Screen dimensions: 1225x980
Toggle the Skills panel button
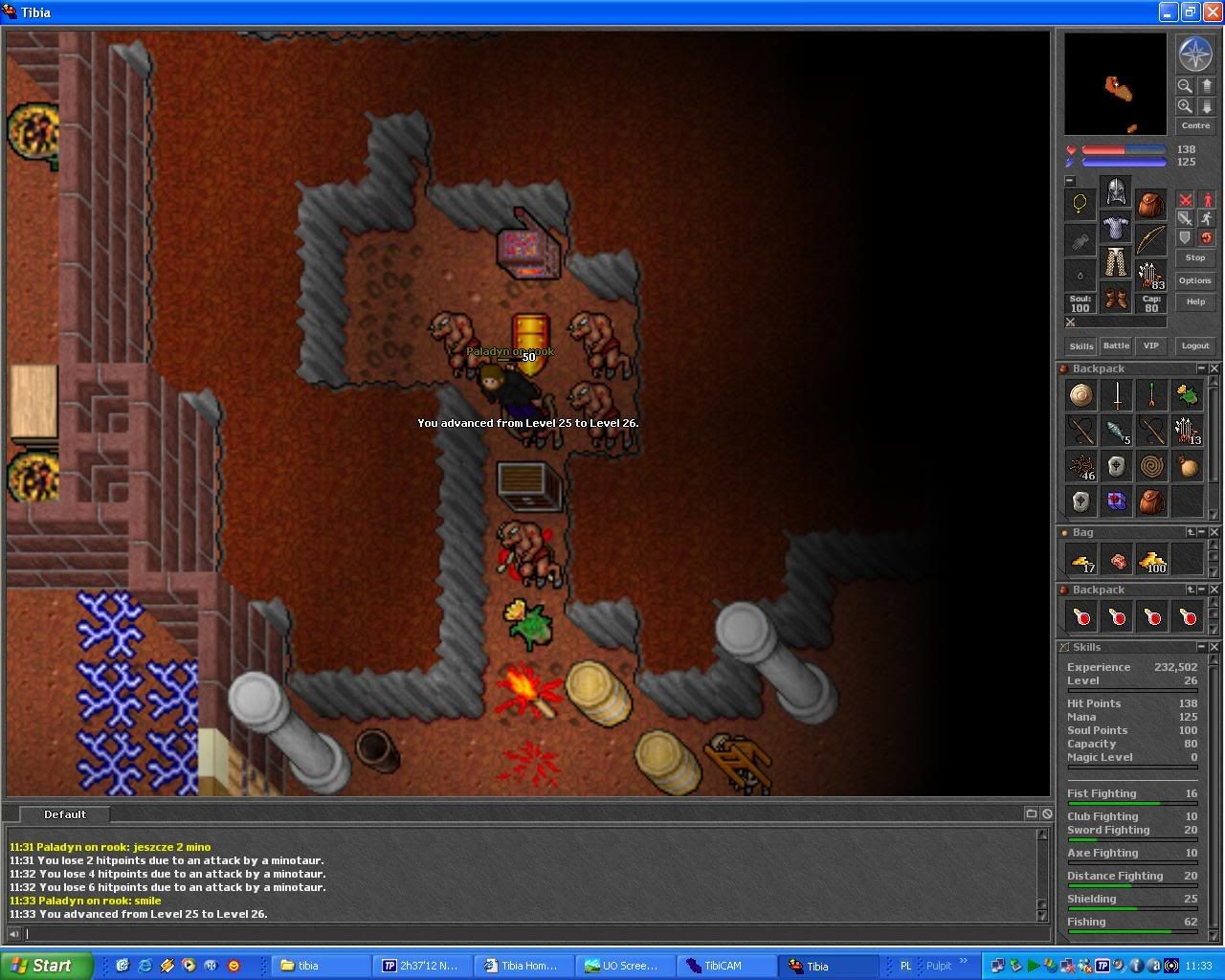[1081, 345]
